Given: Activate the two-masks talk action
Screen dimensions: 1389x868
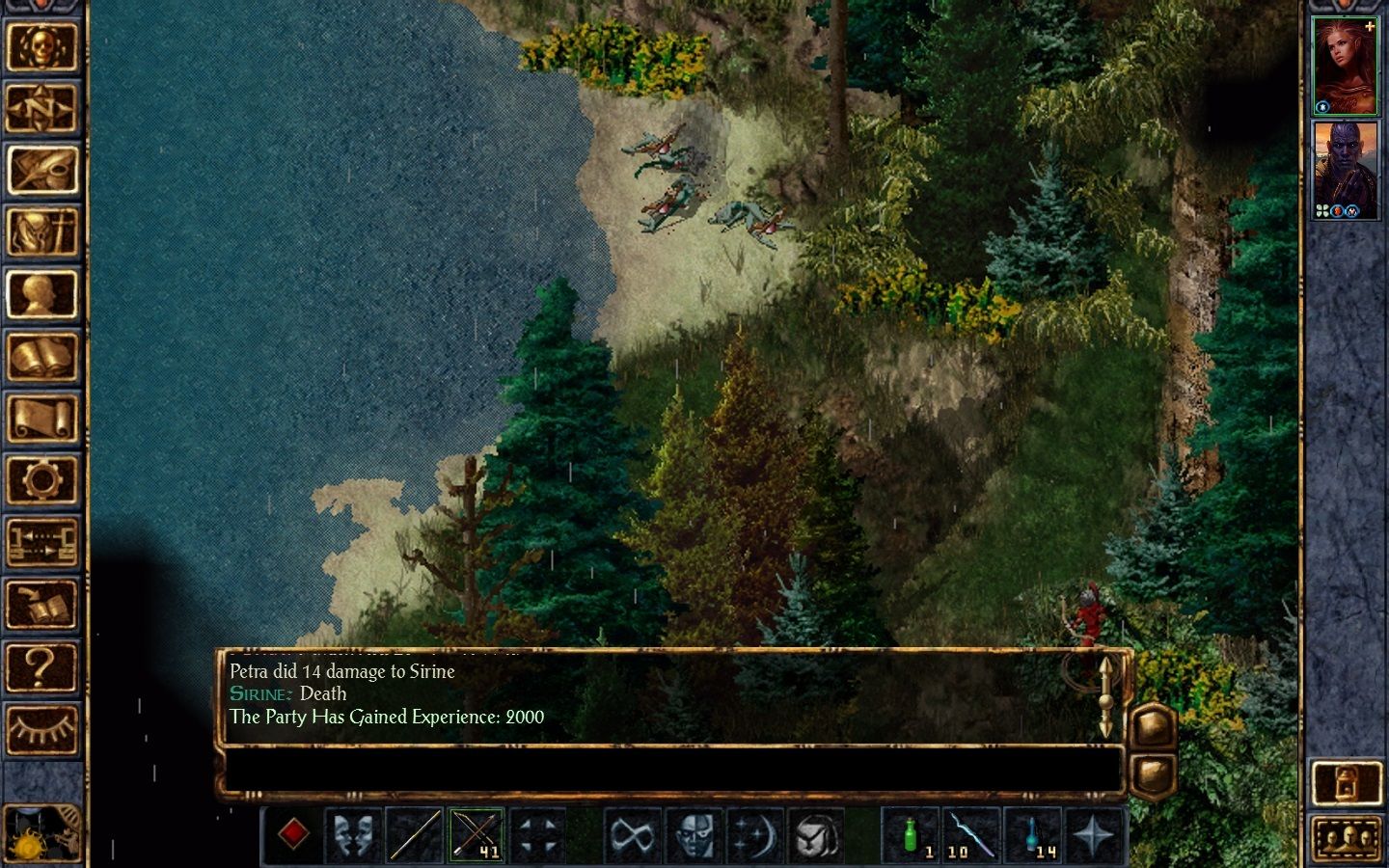Looking at the screenshot, I should (353, 834).
